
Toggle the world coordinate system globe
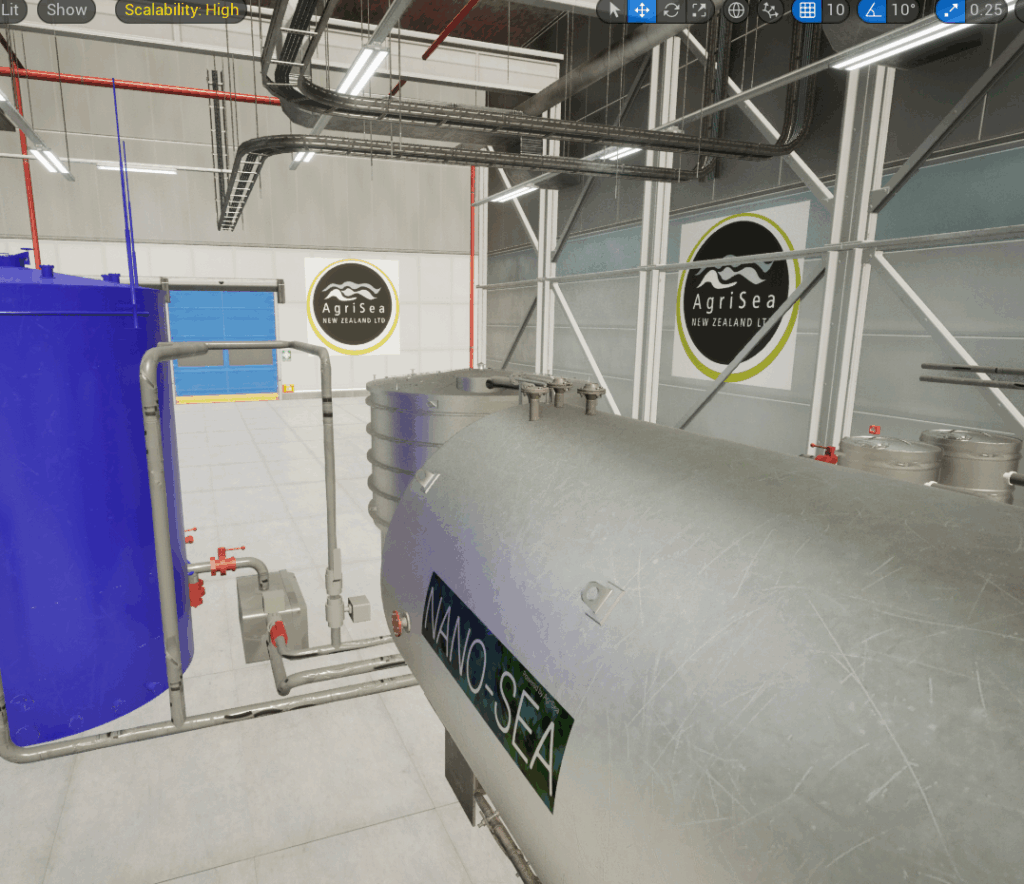pyautogui.click(x=736, y=10)
